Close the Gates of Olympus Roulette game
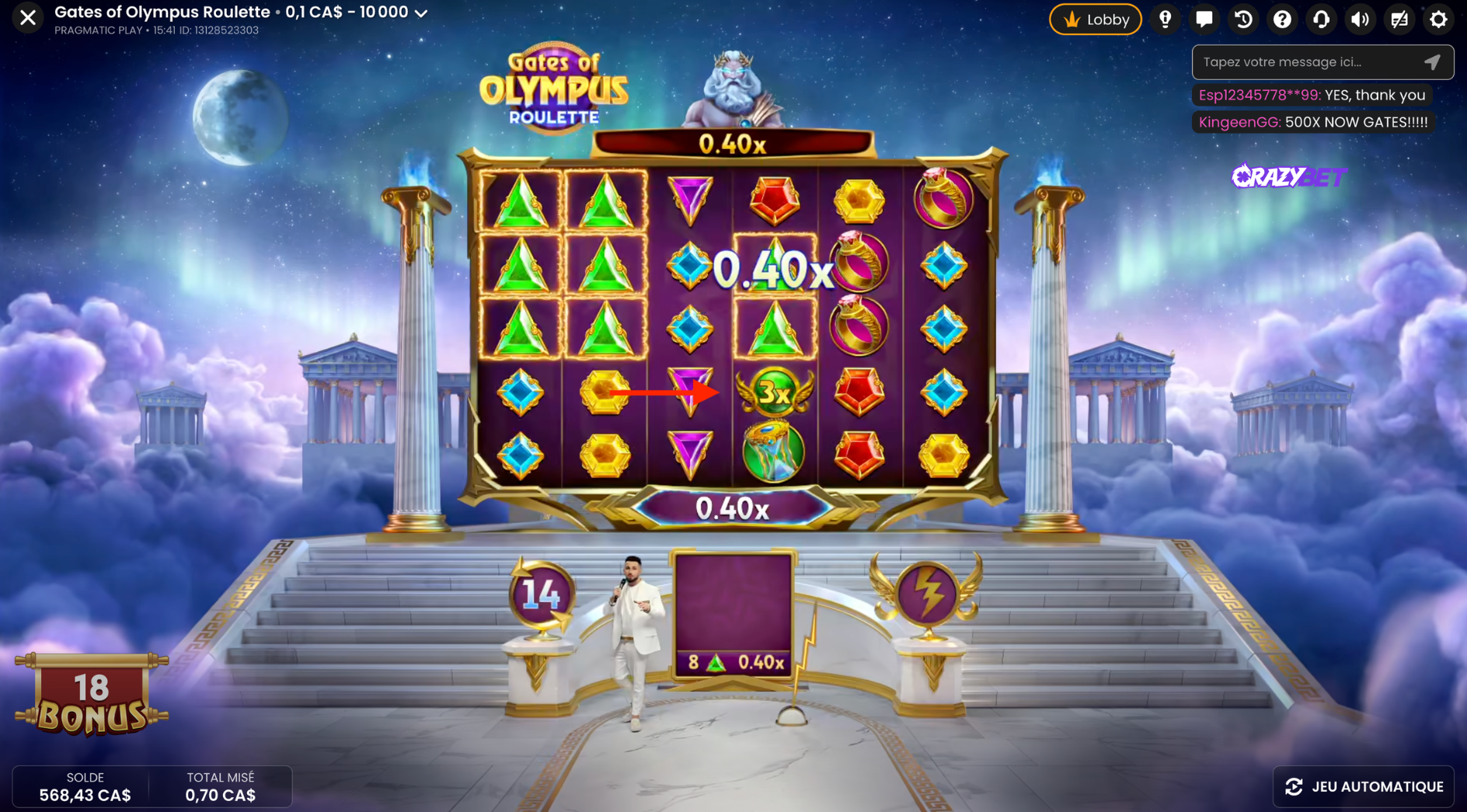 (x=28, y=17)
